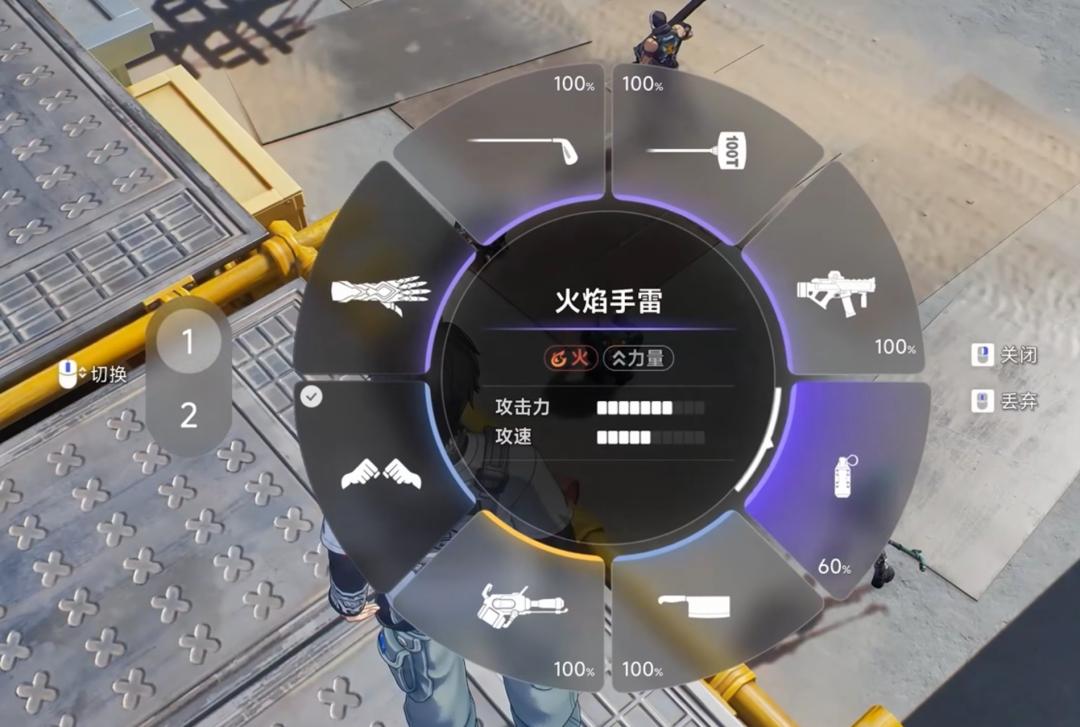The width and height of the screenshot is (1080, 727).
Task: Choose the heavy launcher weapon slot
Action: coord(522,604)
